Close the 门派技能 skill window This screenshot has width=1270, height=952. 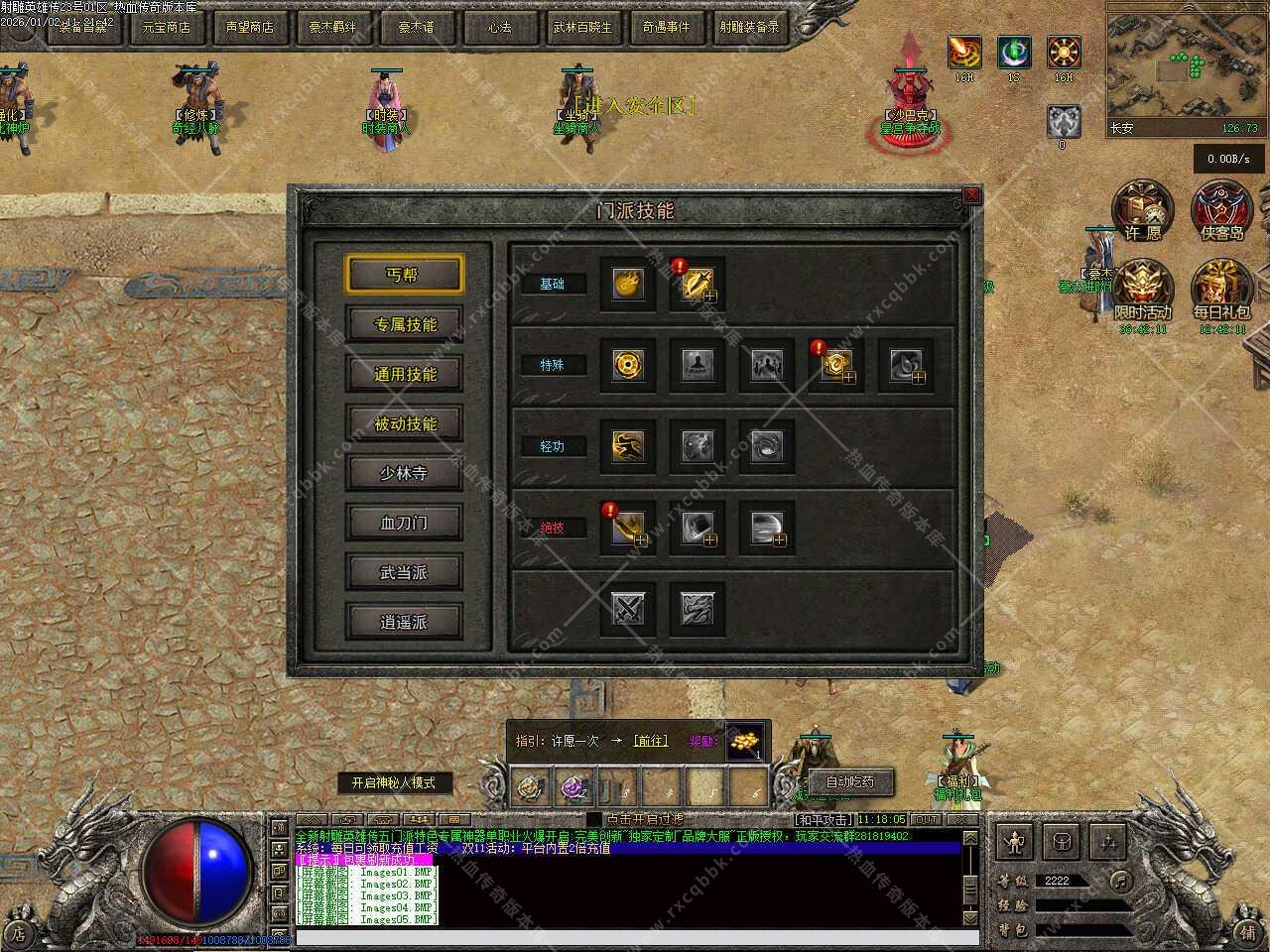(971, 195)
